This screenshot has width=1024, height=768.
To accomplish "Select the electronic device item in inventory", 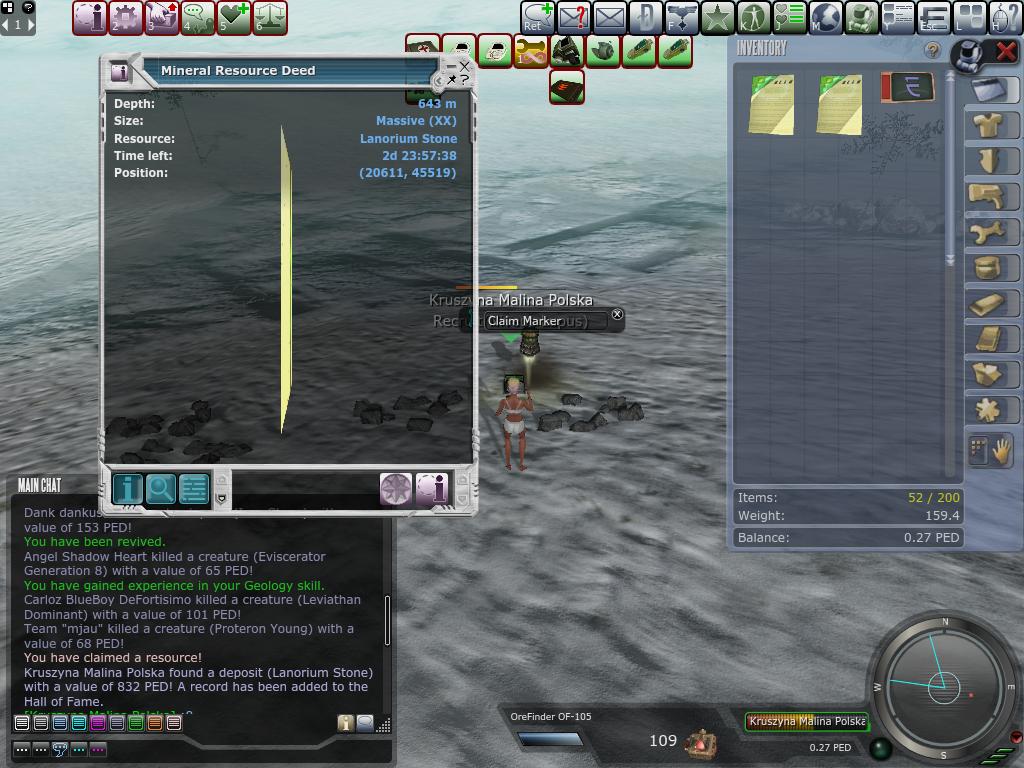I will (907, 88).
